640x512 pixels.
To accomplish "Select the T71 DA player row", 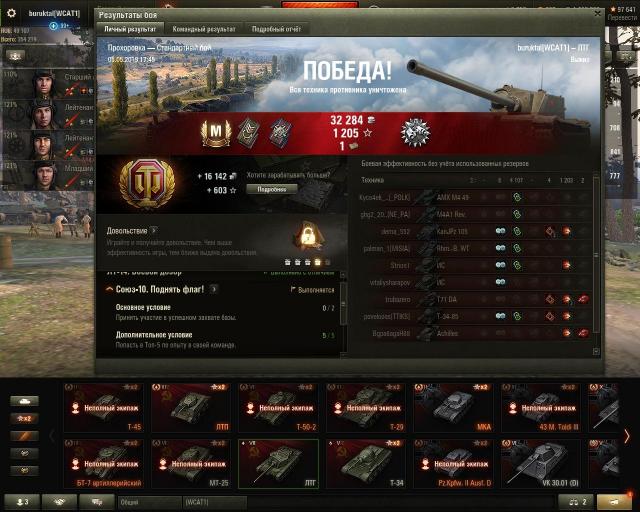I will coord(470,298).
